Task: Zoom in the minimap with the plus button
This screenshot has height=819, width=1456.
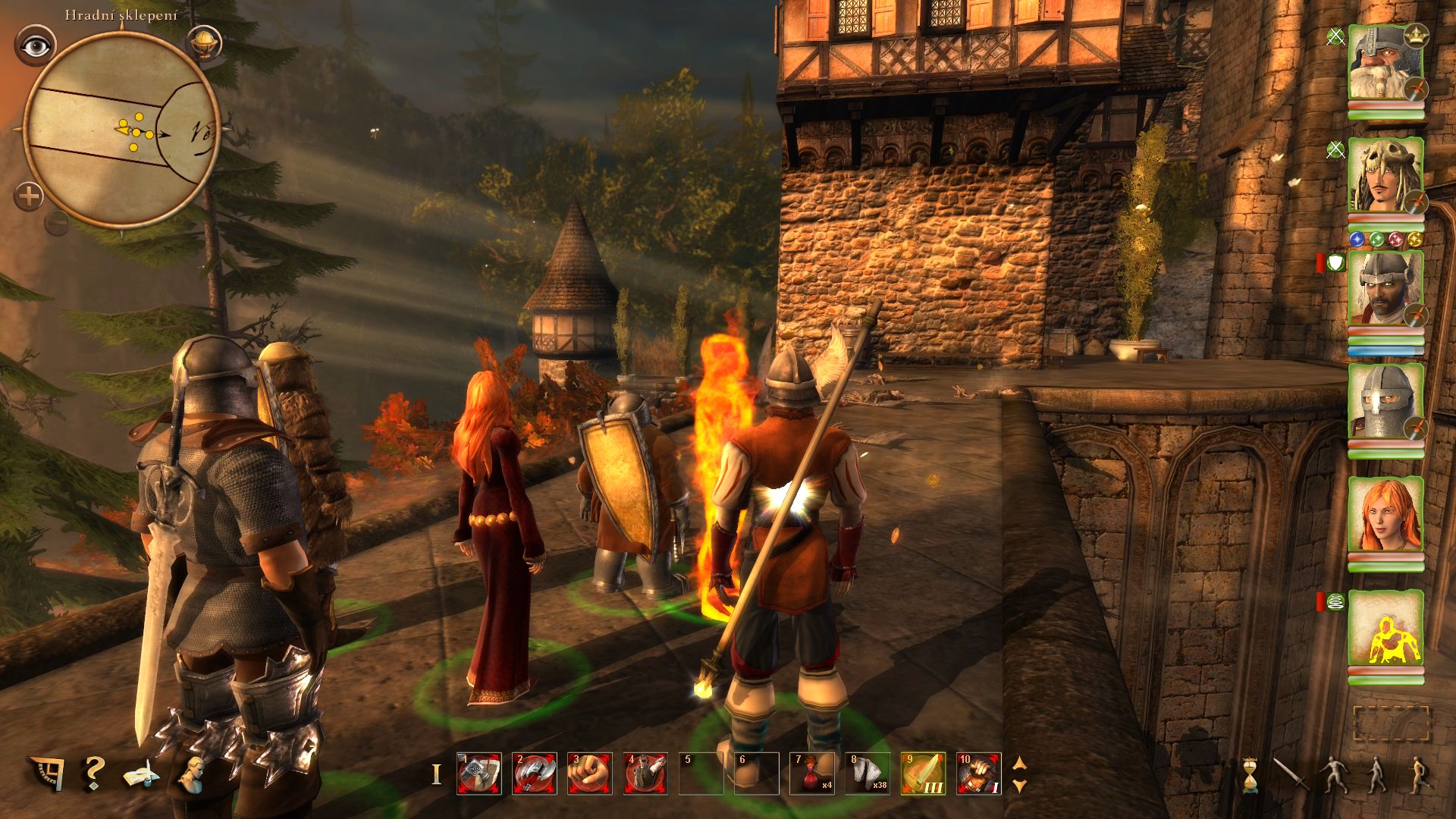Action: tap(29, 197)
